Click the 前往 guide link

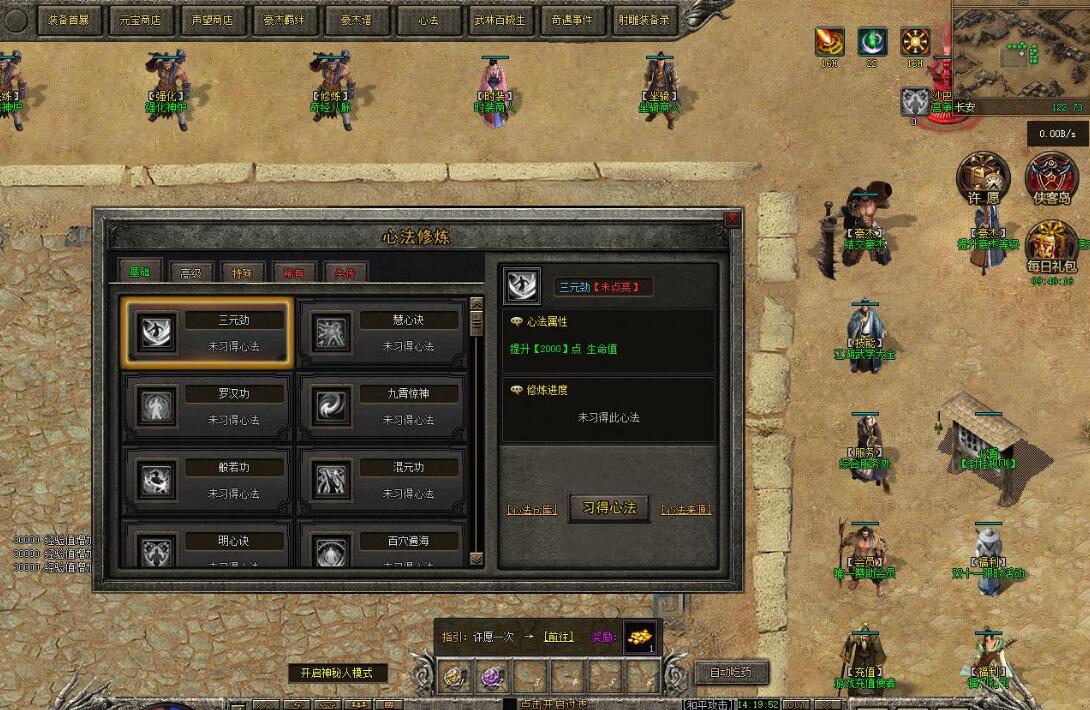[557, 635]
